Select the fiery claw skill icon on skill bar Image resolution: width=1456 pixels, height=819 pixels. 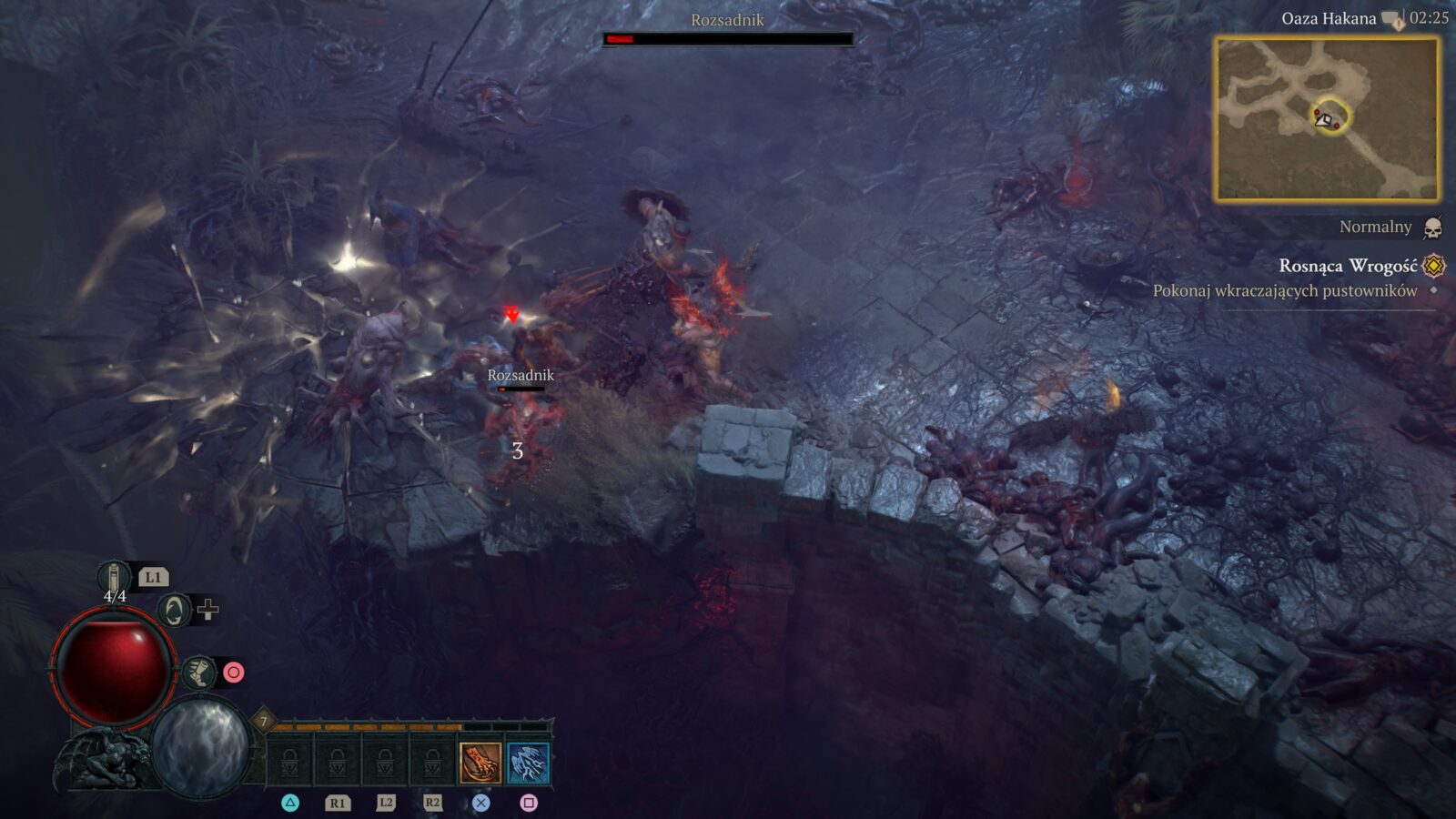click(x=480, y=763)
